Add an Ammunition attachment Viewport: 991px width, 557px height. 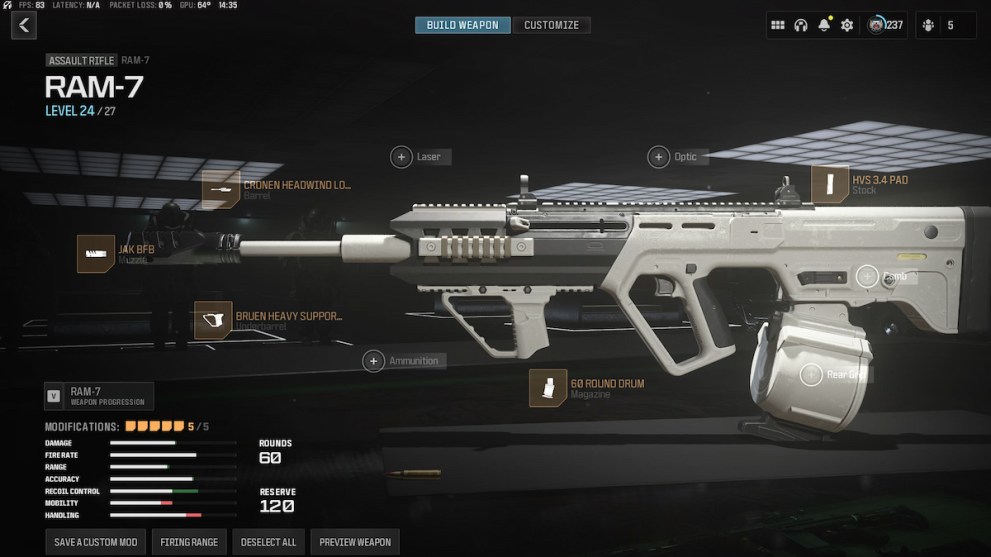coord(374,361)
